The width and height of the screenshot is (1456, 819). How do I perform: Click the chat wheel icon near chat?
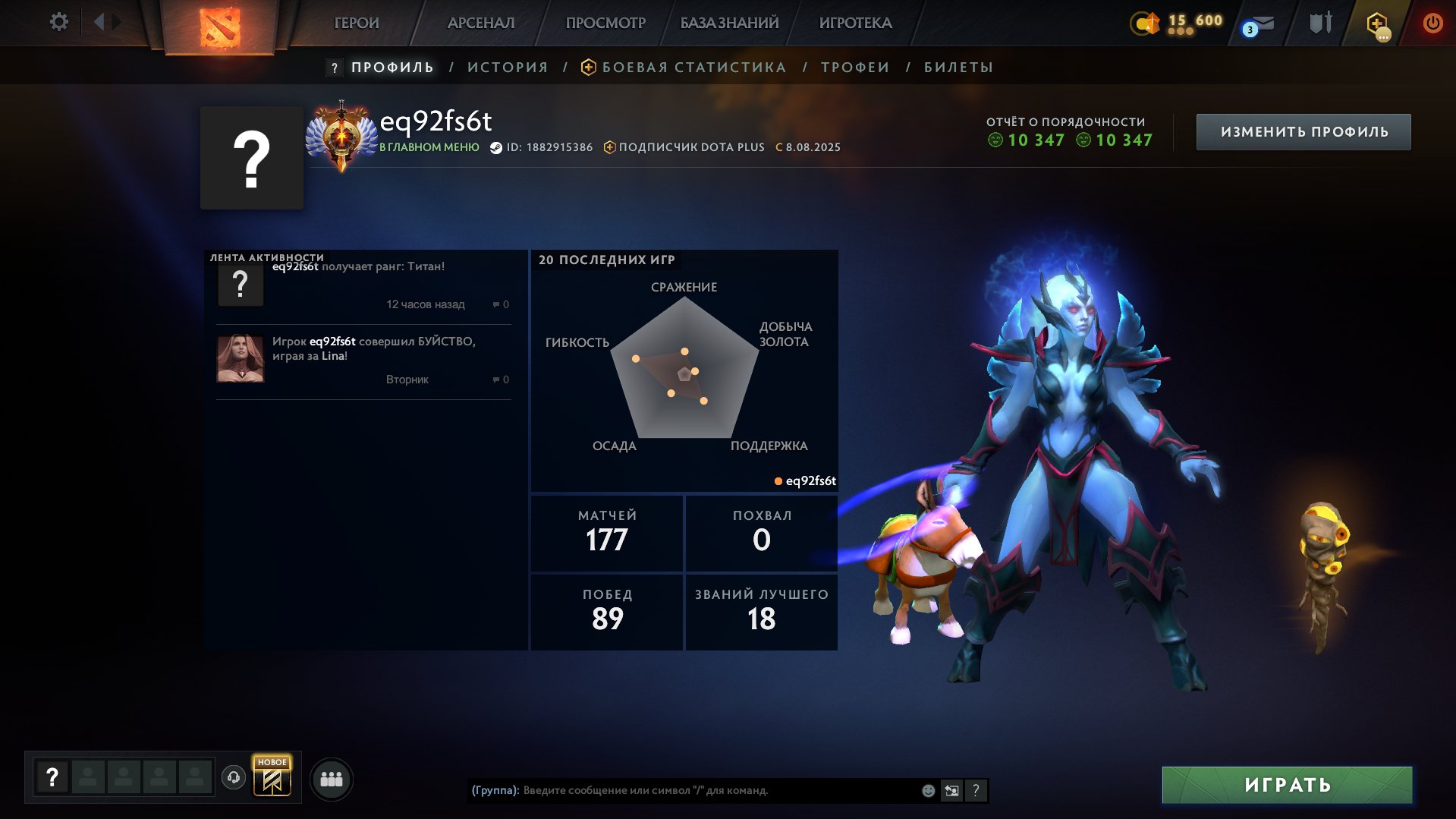951,789
